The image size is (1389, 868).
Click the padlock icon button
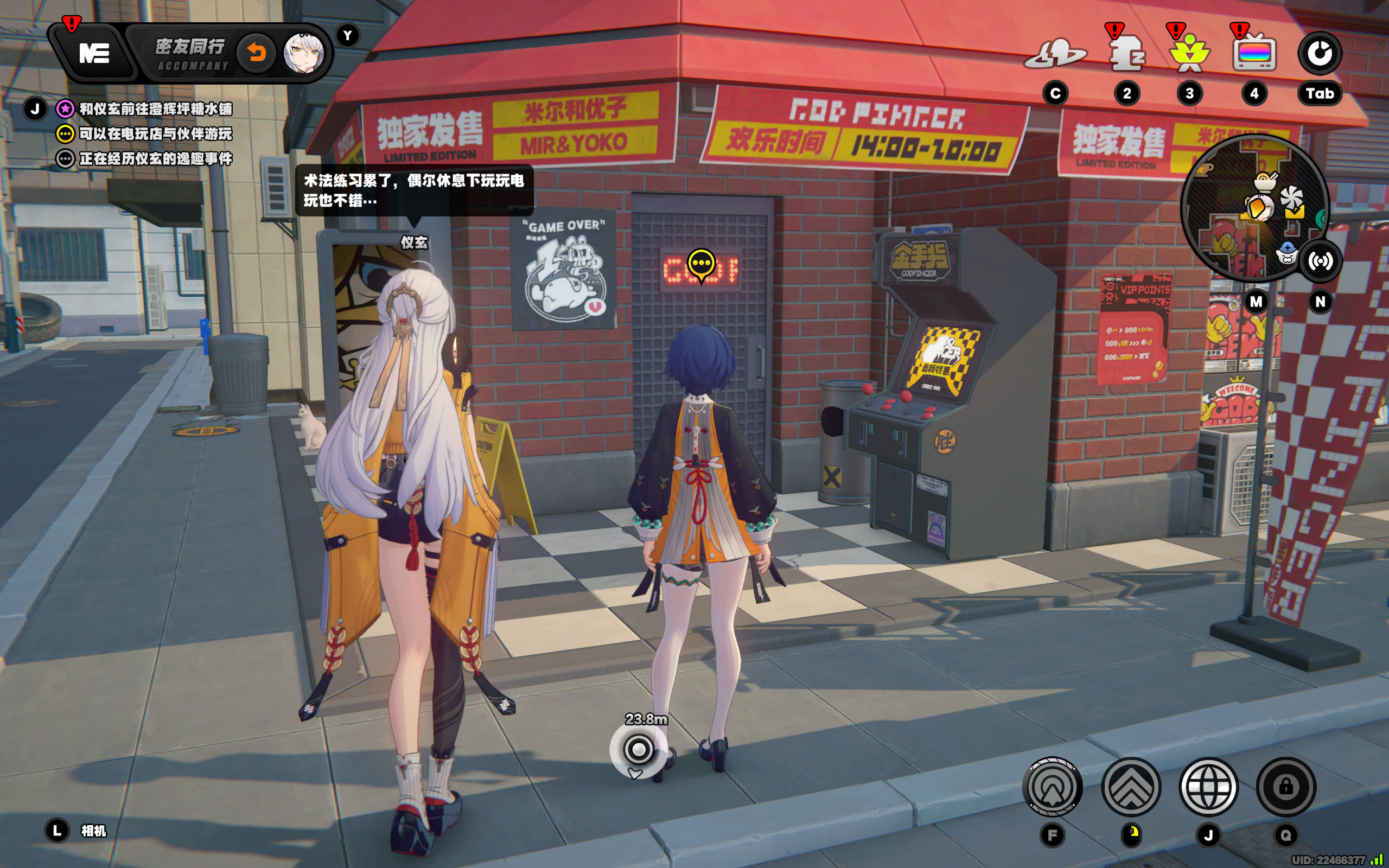coord(1286,787)
